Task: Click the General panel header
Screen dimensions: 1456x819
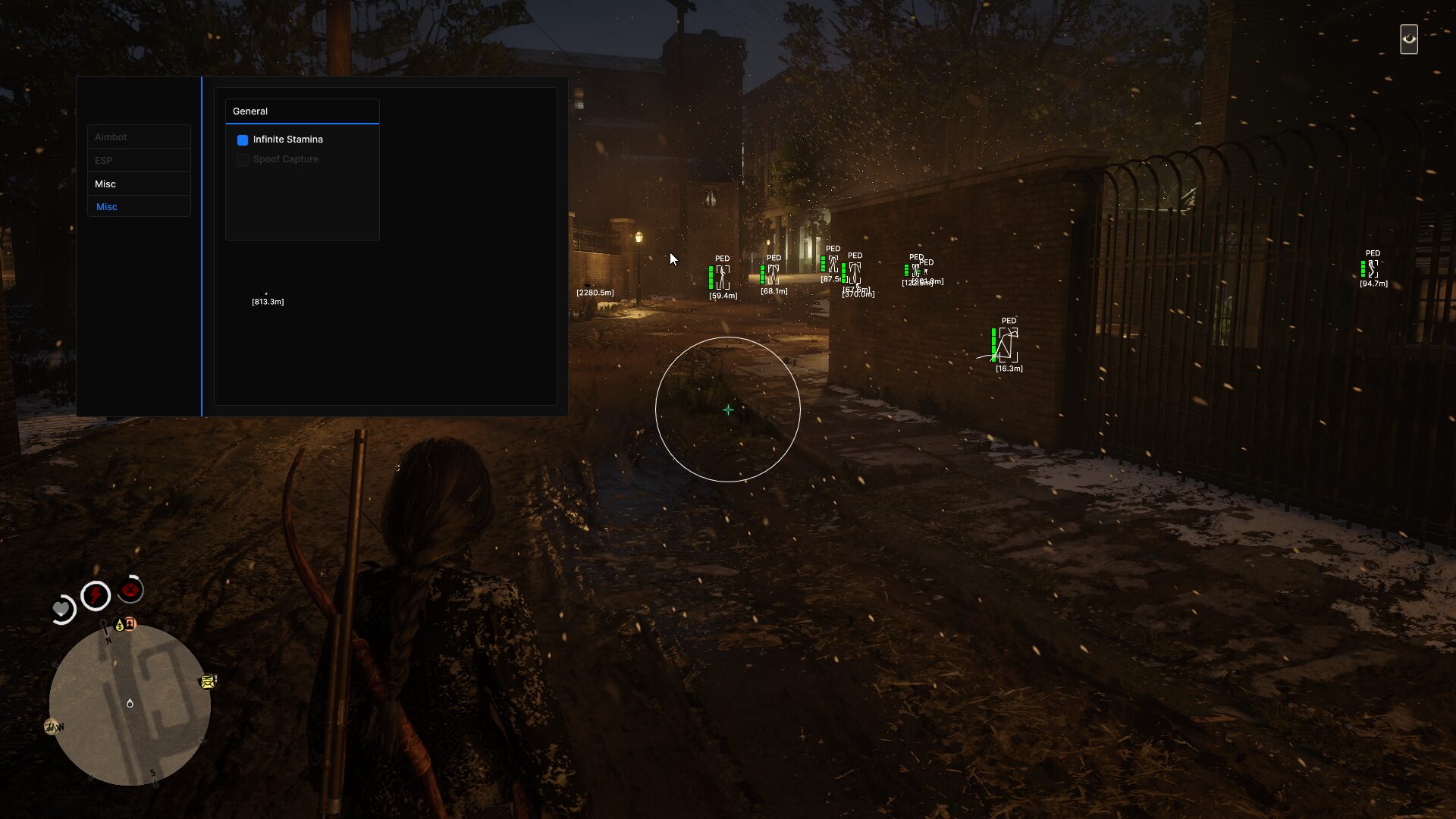Action: point(302,111)
